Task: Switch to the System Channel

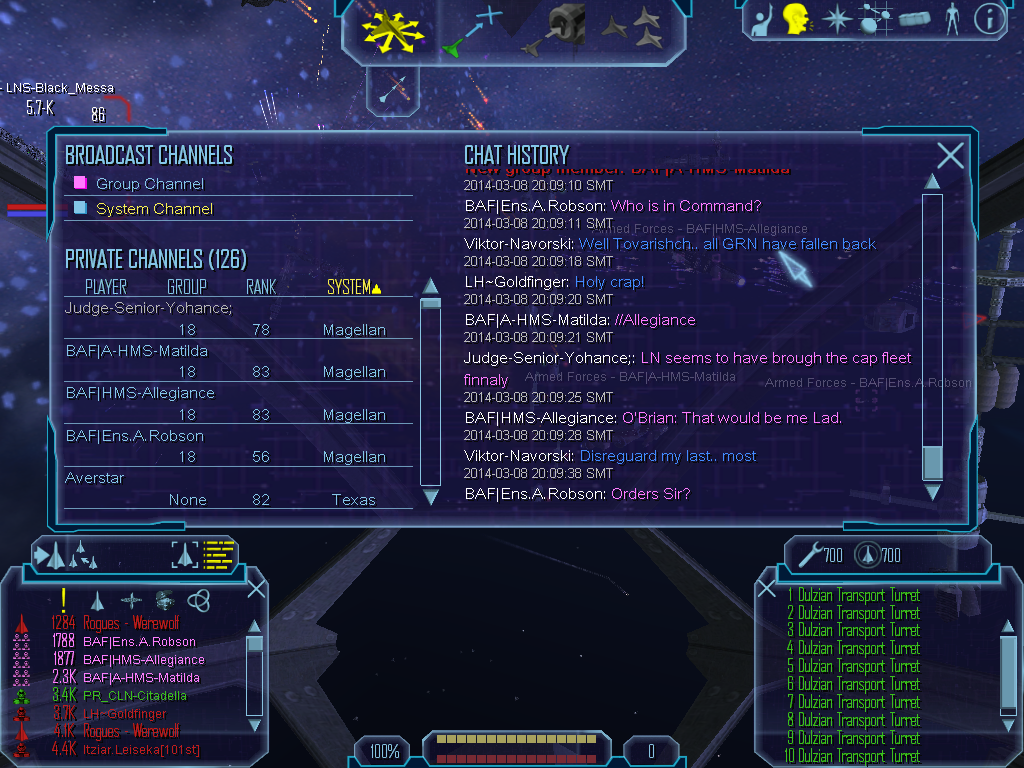Action: pyautogui.click(x=154, y=209)
